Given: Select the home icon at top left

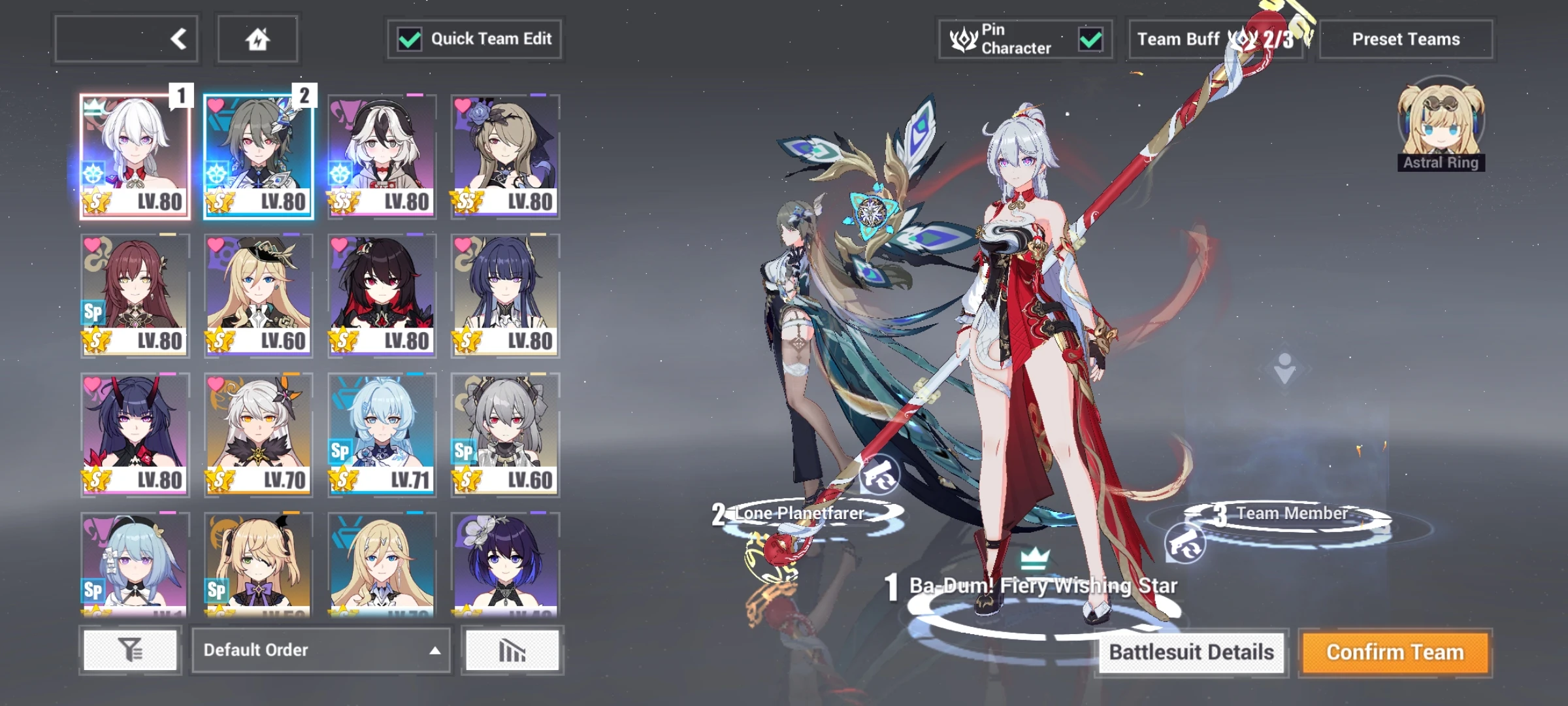Looking at the screenshot, I should click(260, 39).
